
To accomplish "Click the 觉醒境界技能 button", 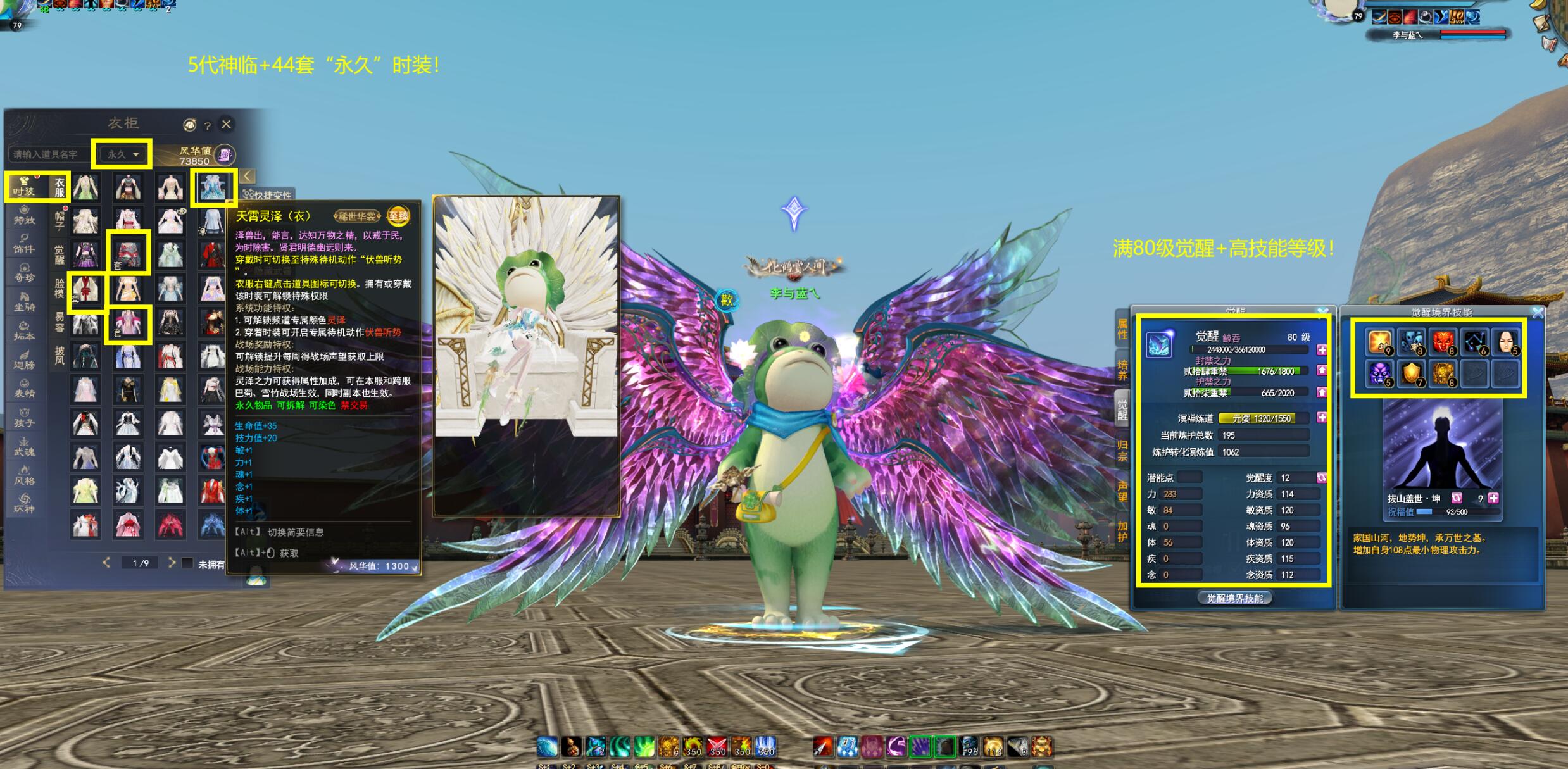I will (x=1234, y=598).
